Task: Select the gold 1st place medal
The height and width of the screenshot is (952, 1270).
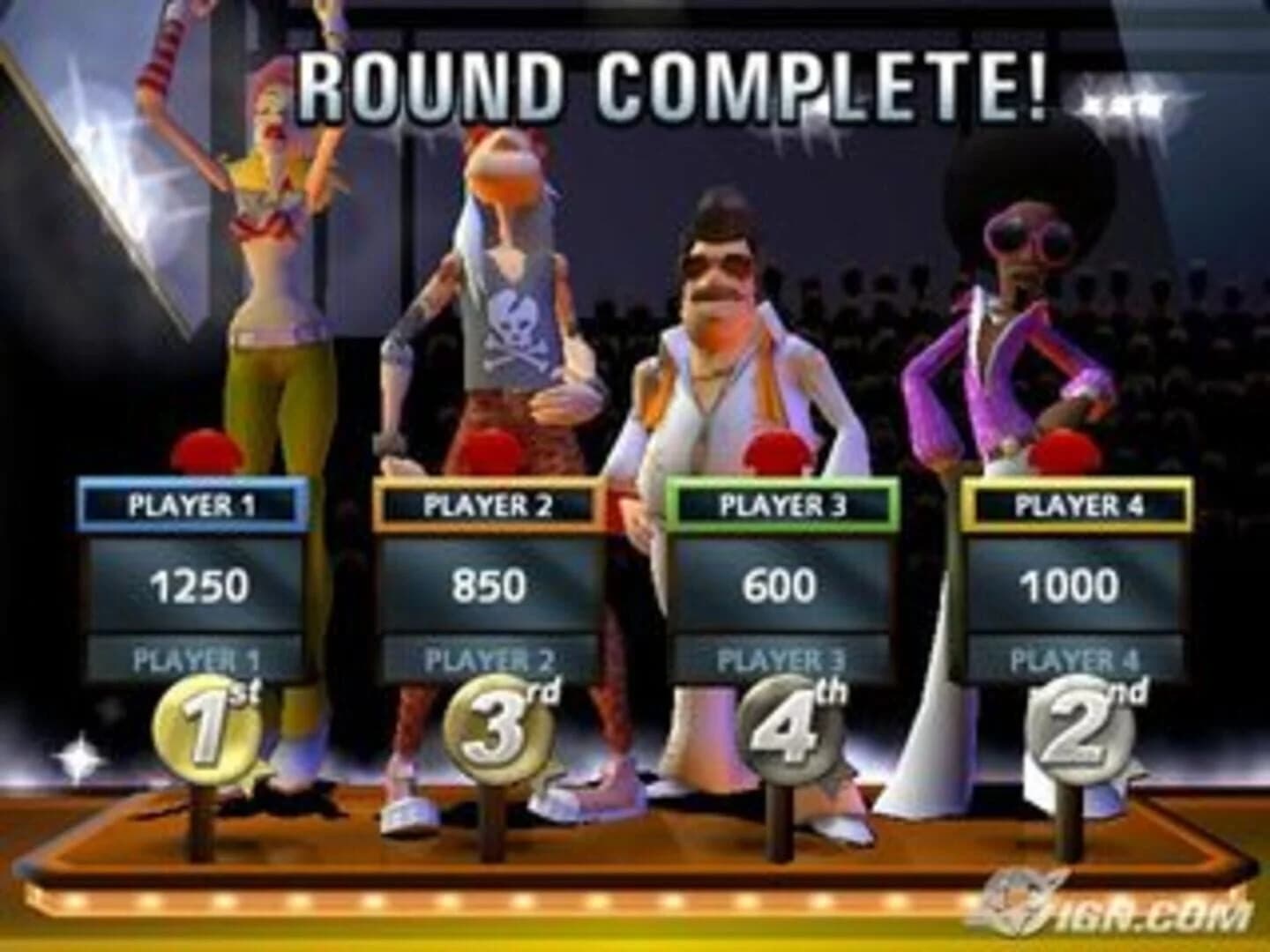Action: [x=209, y=732]
